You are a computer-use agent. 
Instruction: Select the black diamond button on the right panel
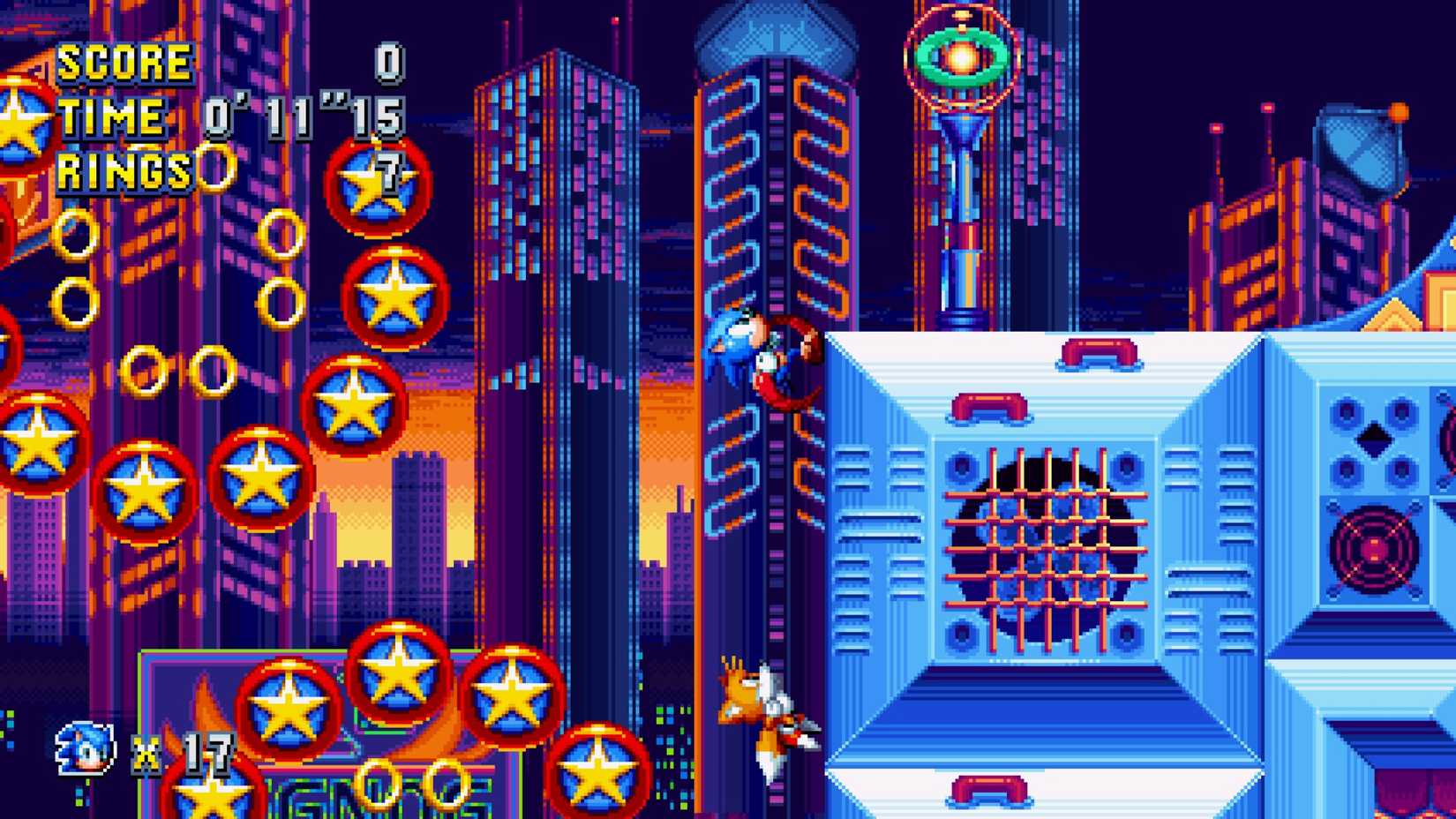[1373, 439]
